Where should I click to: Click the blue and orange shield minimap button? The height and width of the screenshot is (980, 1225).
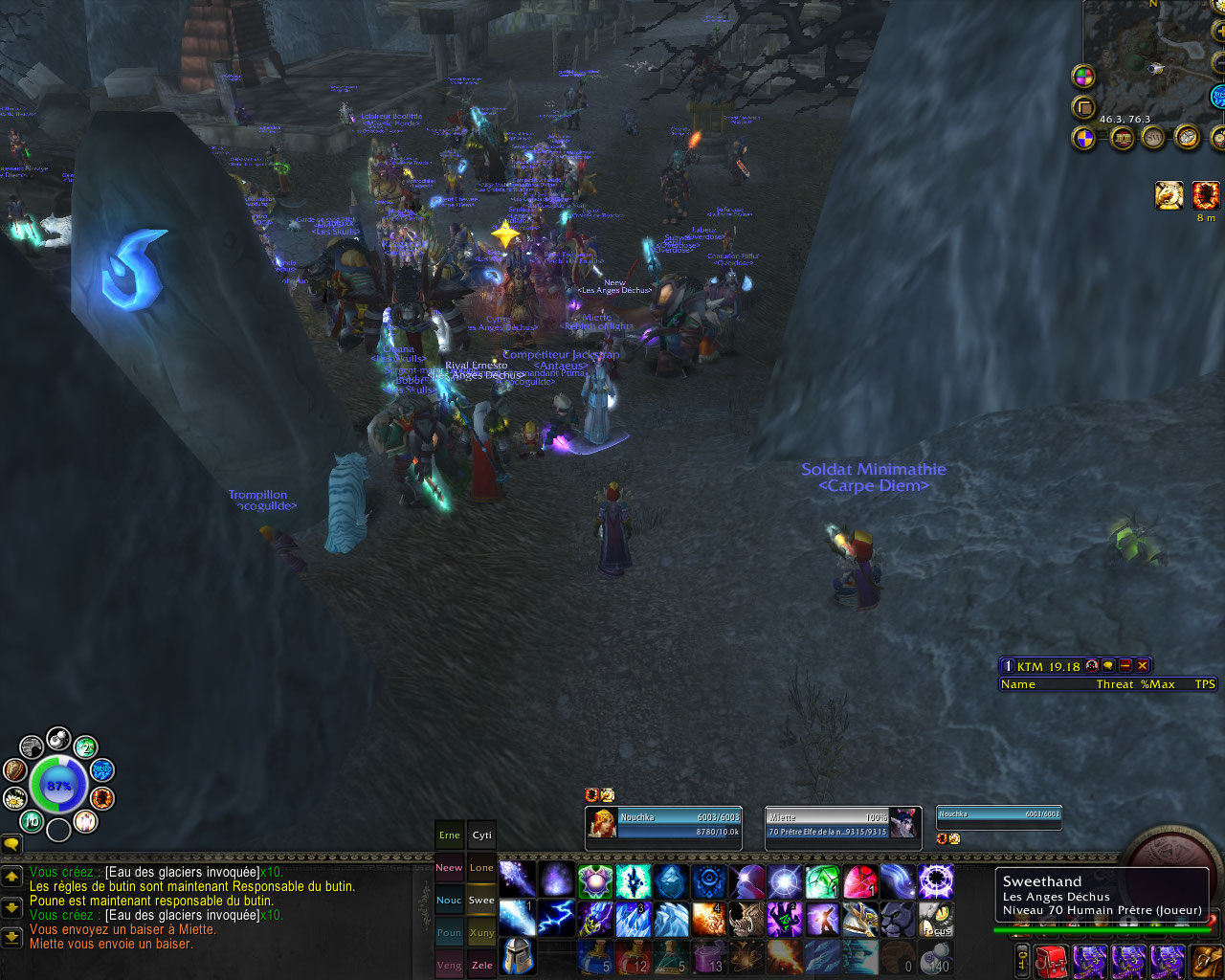coord(1083,139)
